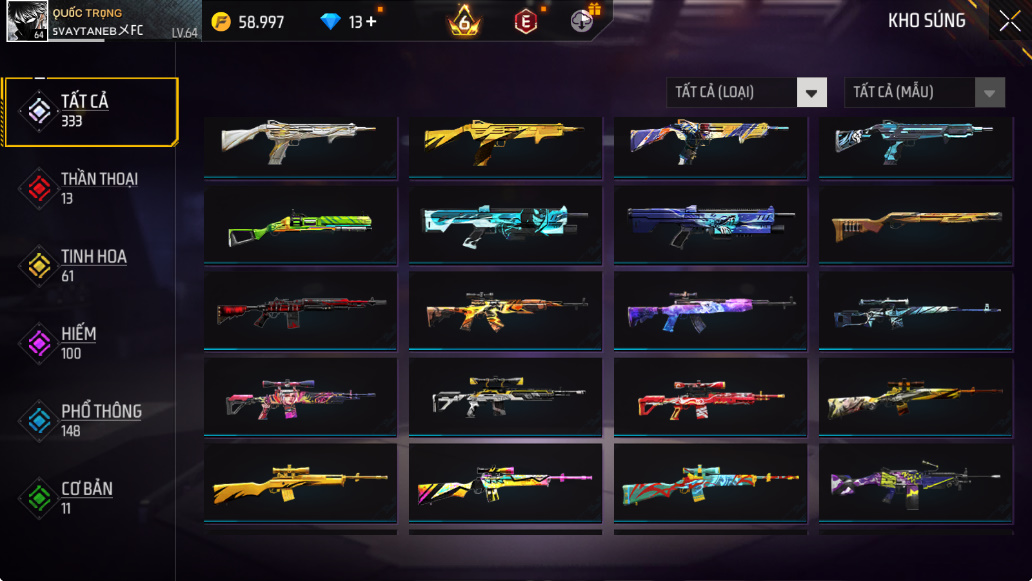The height and width of the screenshot is (581, 1032).
Task: Close the Kho Súng weapon vault
Action: pos(1009,21)
